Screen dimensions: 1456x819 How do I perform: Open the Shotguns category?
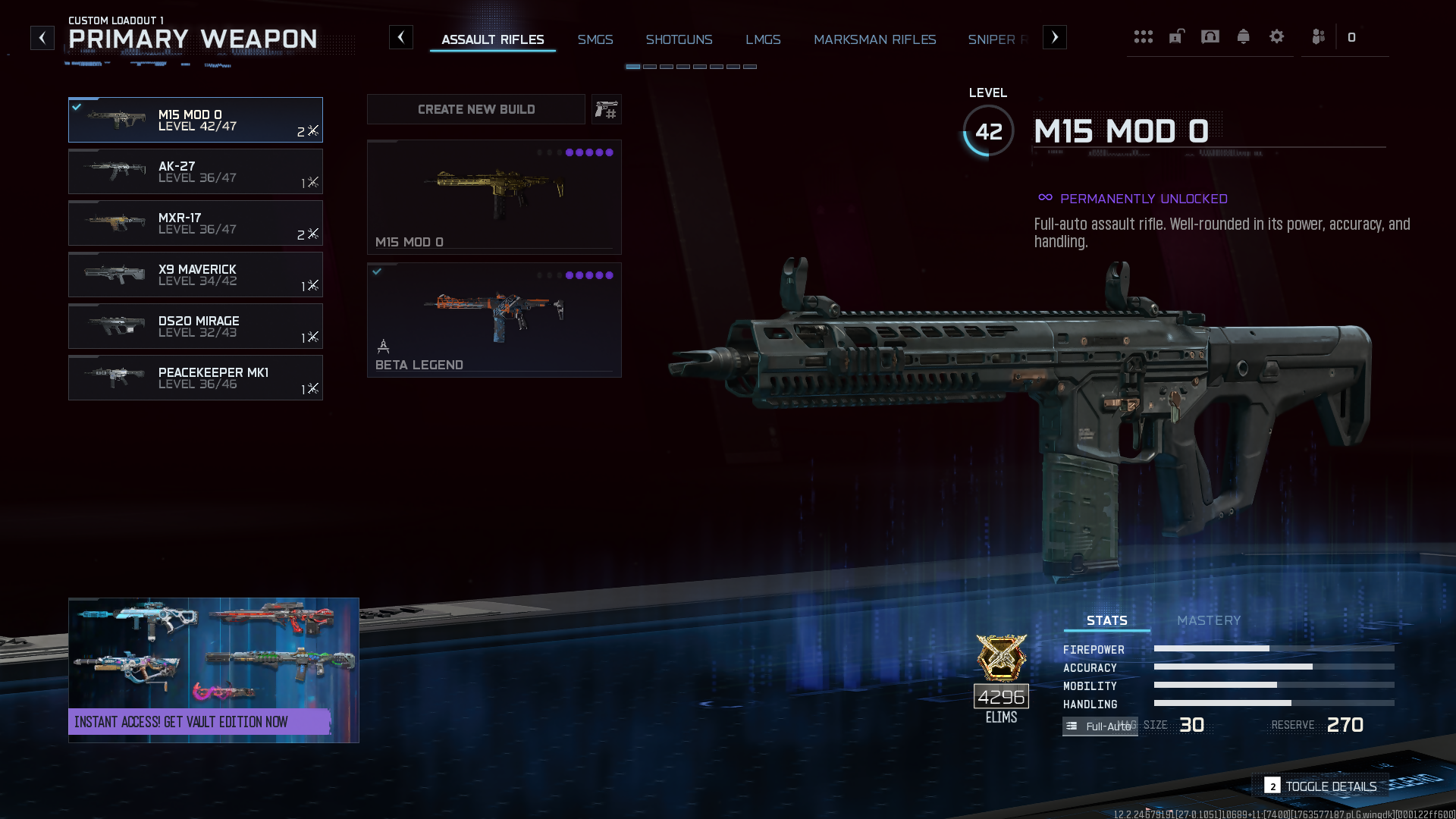679,39
